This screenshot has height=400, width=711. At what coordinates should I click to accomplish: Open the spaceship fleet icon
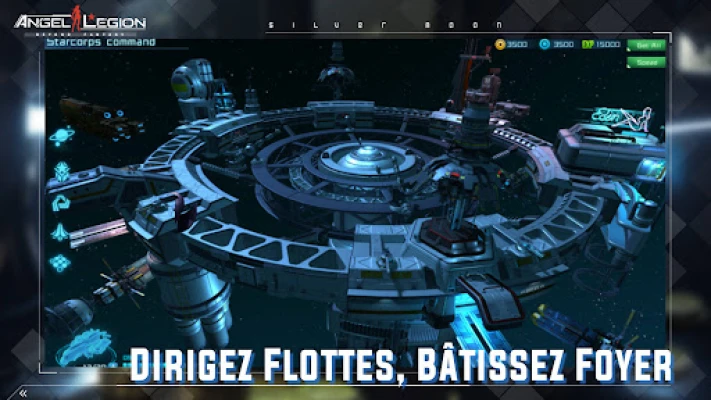pos(61,233)
